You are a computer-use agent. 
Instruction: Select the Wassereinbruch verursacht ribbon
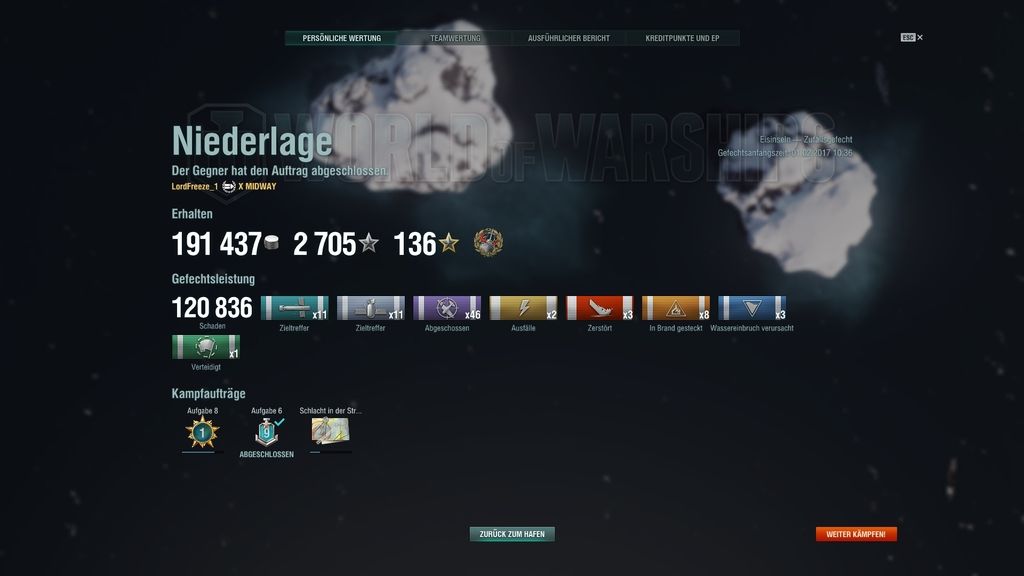point(752,308)
